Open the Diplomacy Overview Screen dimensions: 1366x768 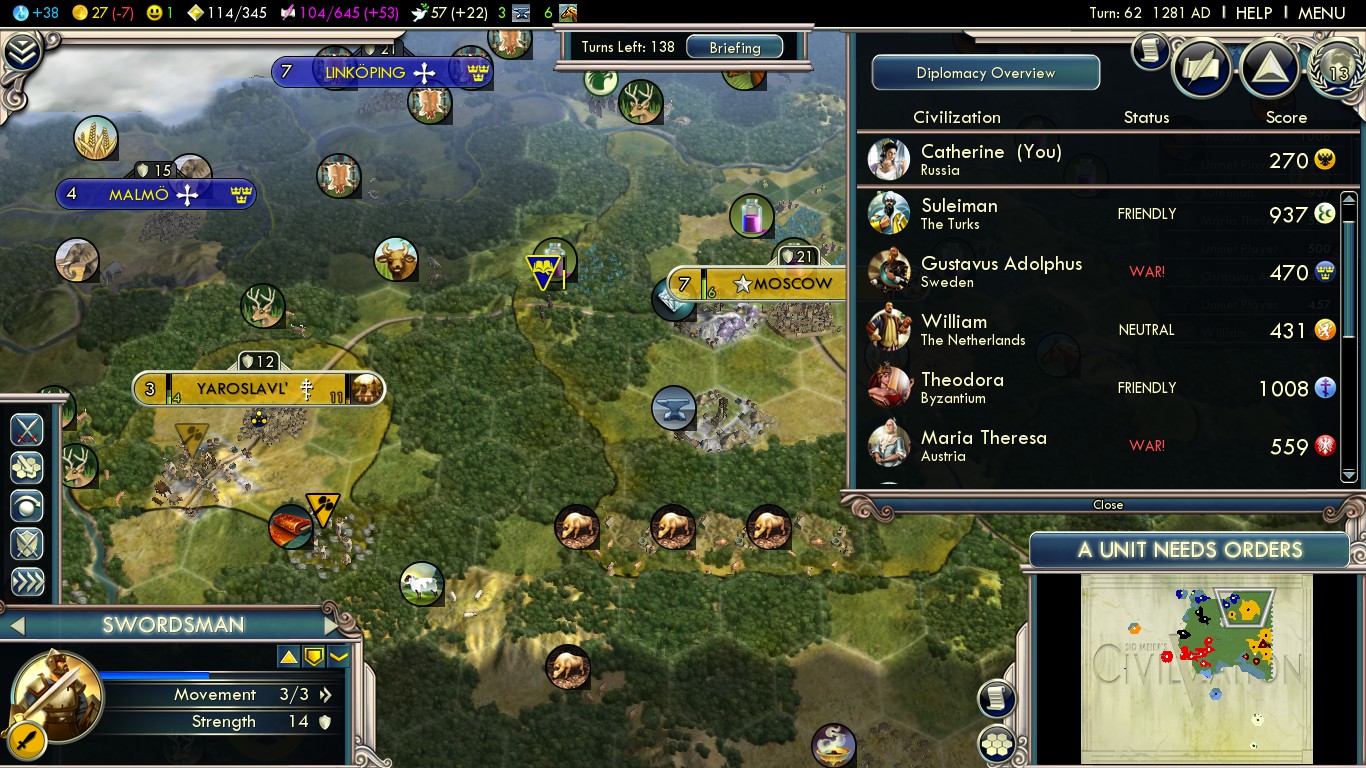point(985,73)
